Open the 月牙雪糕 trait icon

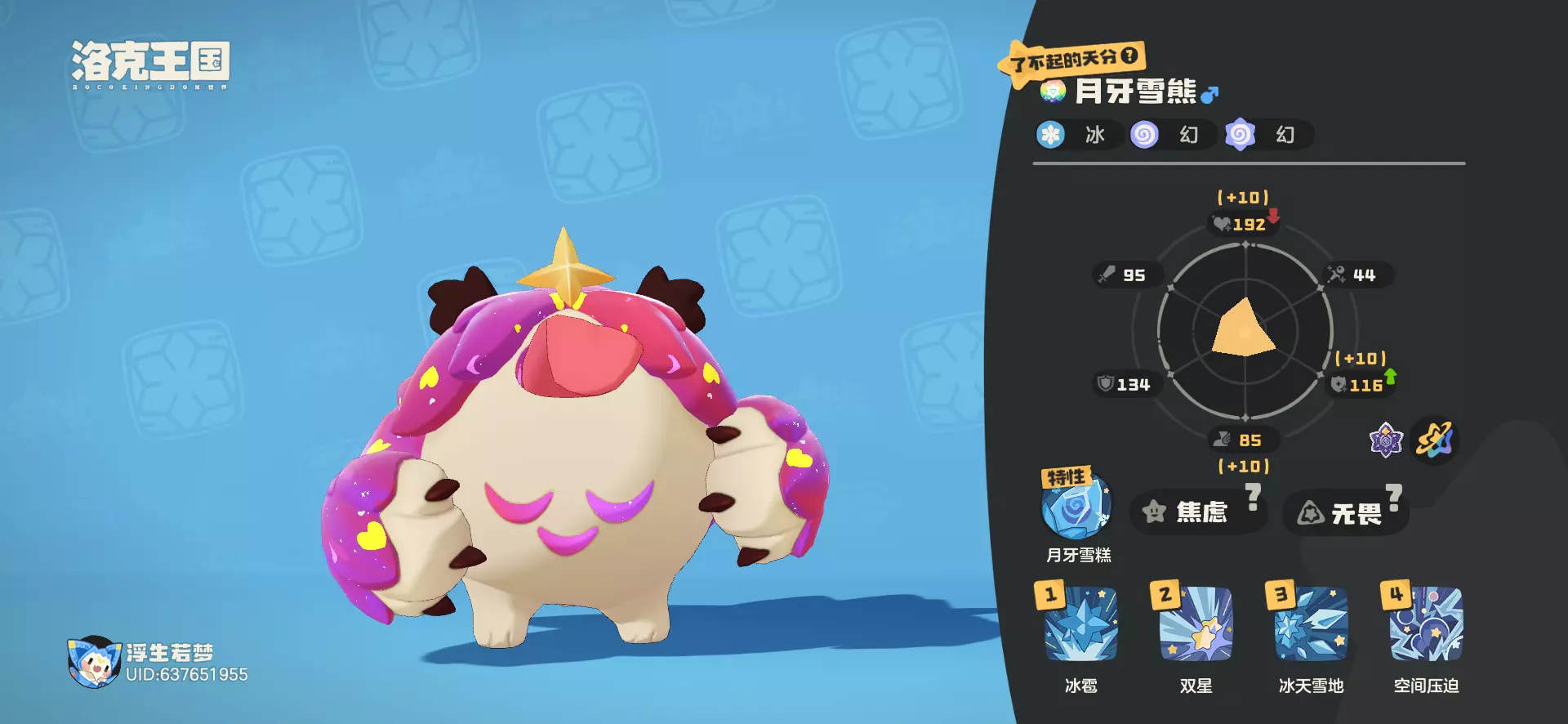1076,508
